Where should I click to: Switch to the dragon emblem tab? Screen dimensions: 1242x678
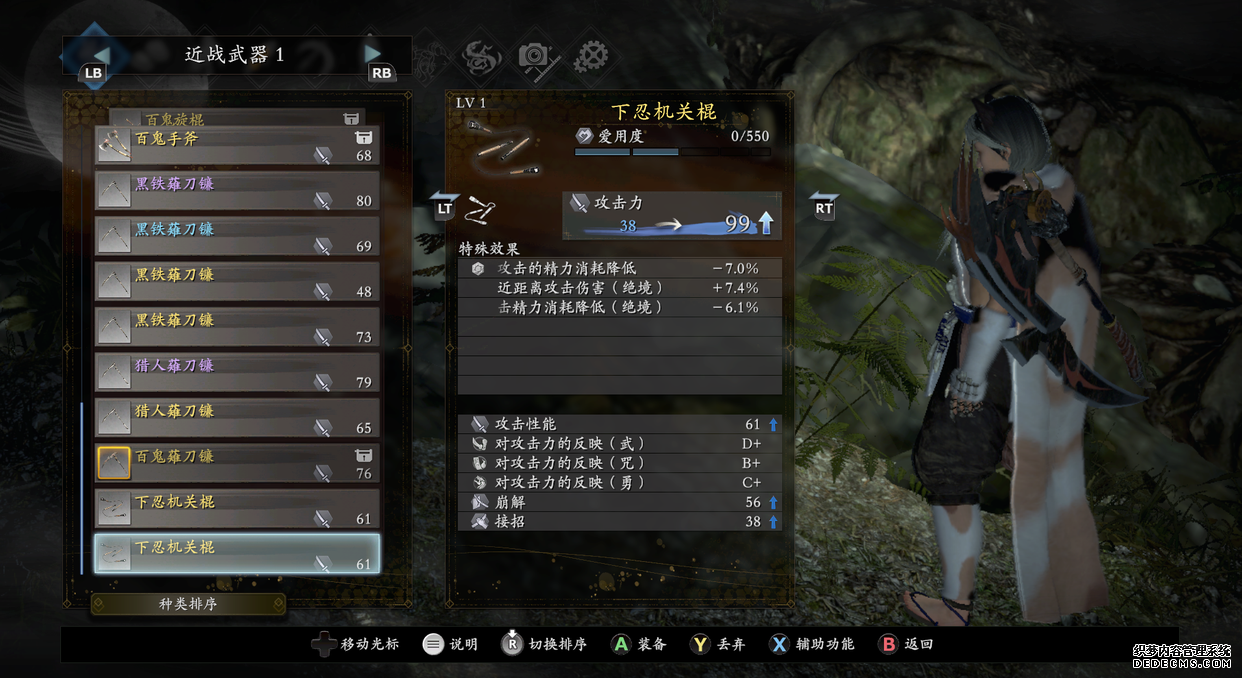pyautogui.click(x=483, y=55)
